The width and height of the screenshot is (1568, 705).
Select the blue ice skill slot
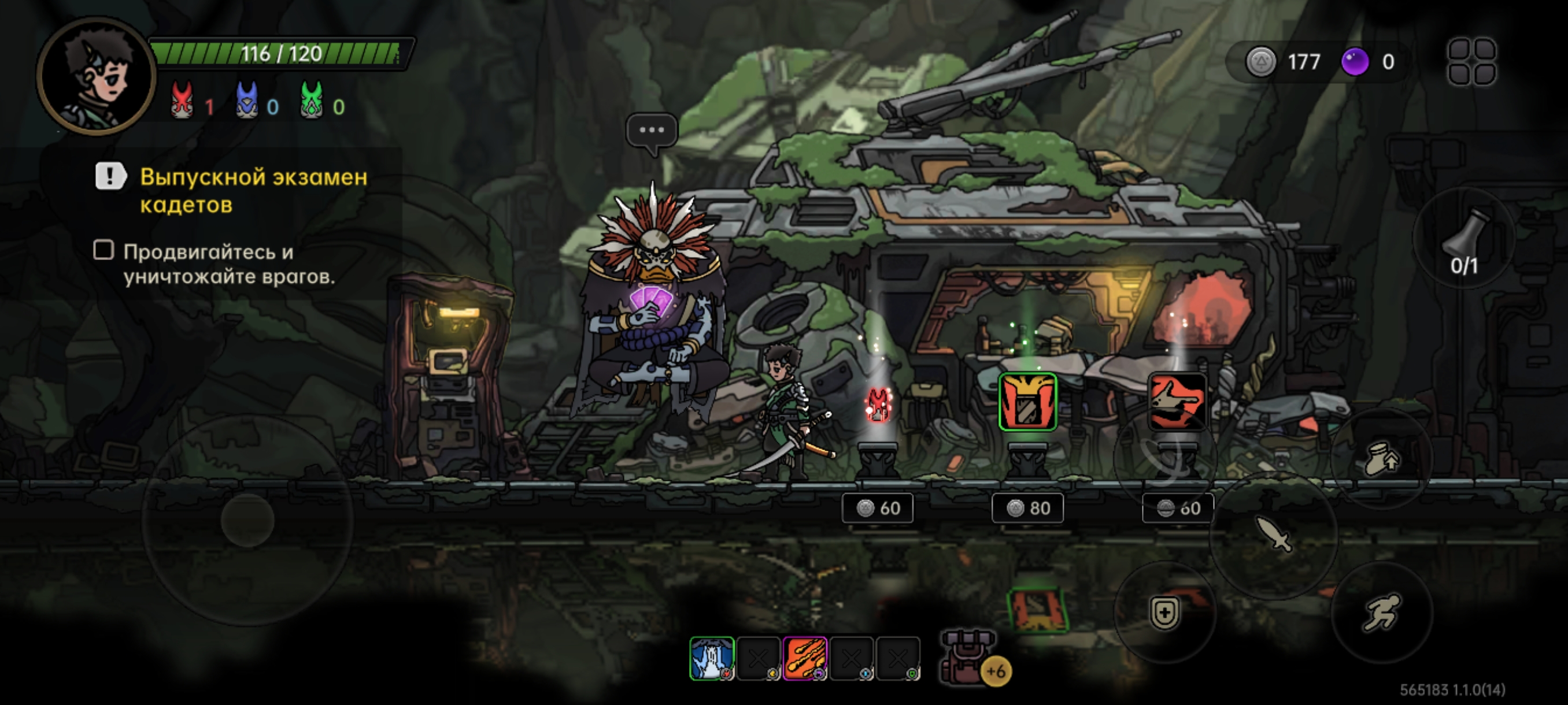click(712, 658)
